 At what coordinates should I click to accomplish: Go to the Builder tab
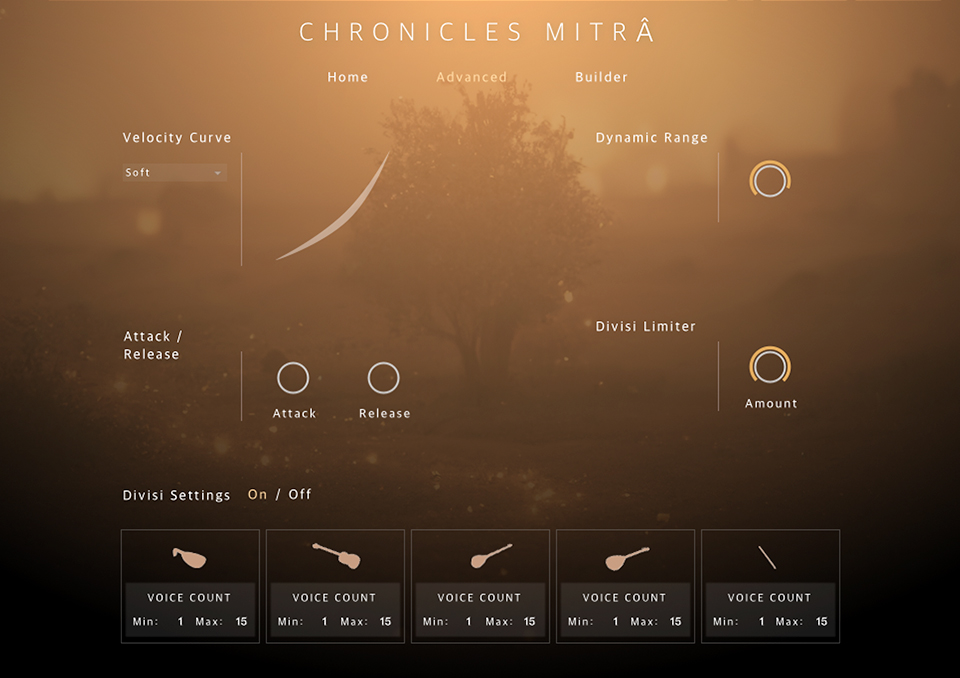(x=601, y=77)
